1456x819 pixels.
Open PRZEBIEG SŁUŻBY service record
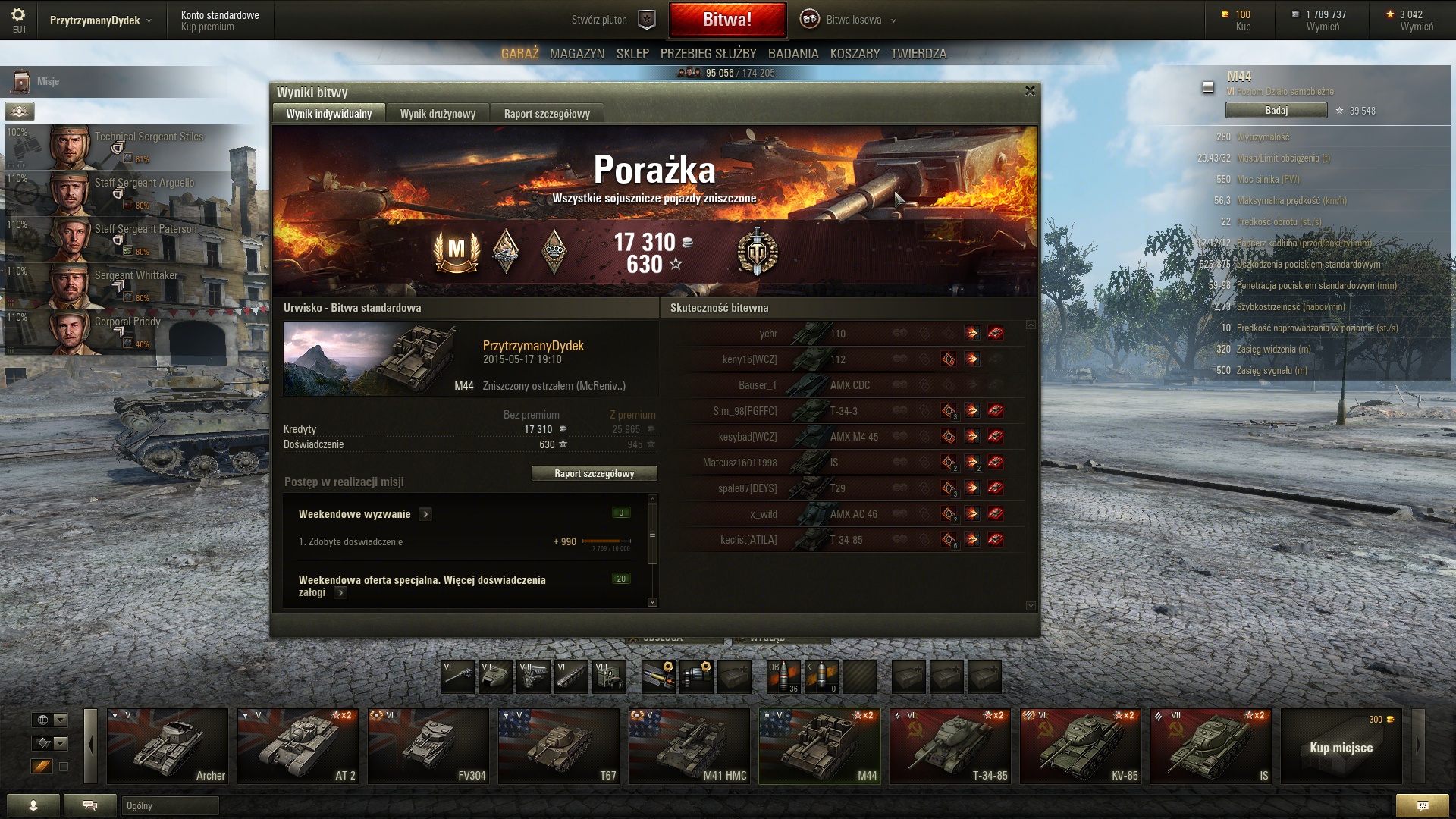pyautogui.click(x=708, y=54)
